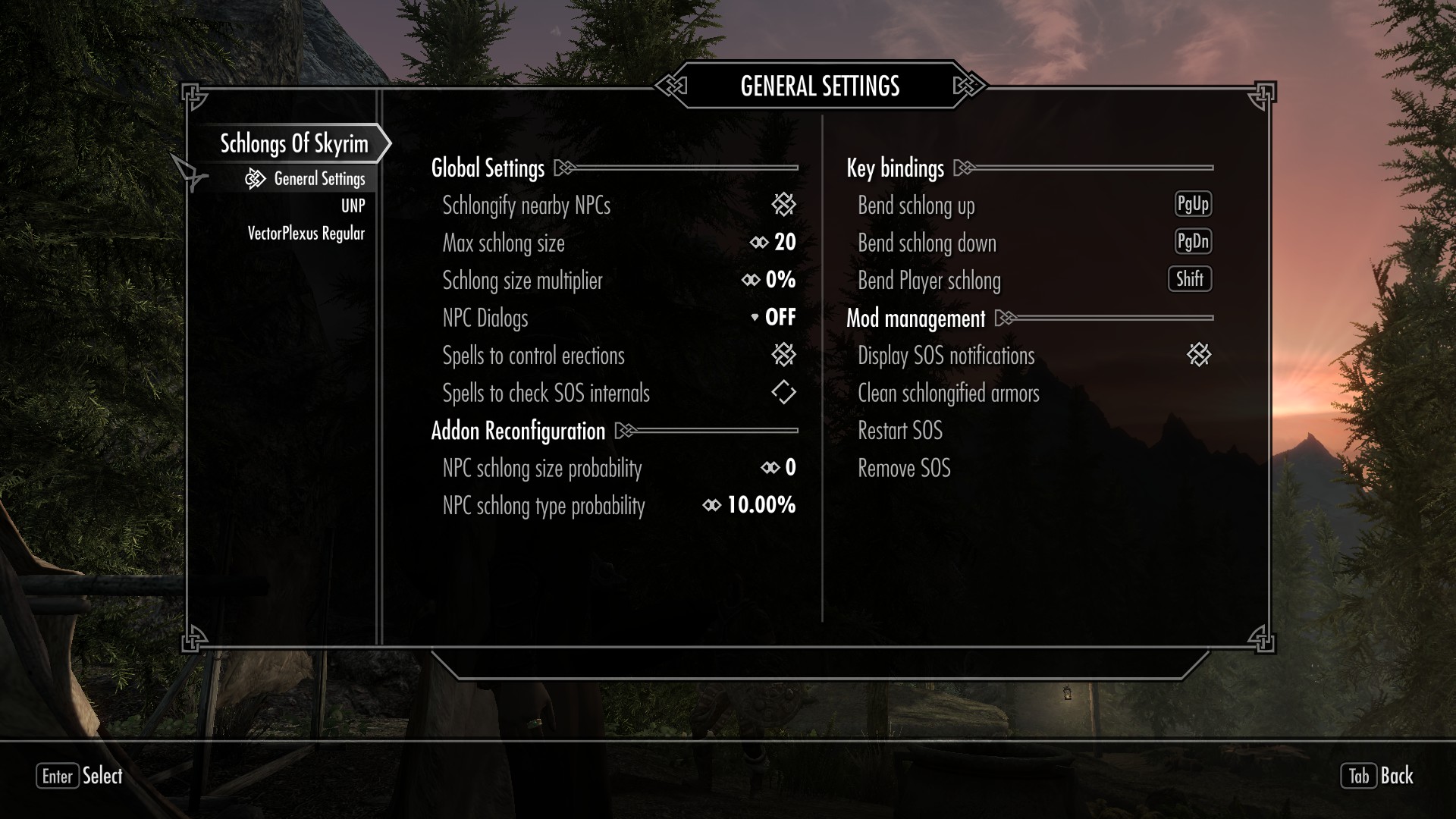Change NPC schlong type probability
Viewport: 1456px width, 819px height.
pyautogui.click(x=749, y=505)
